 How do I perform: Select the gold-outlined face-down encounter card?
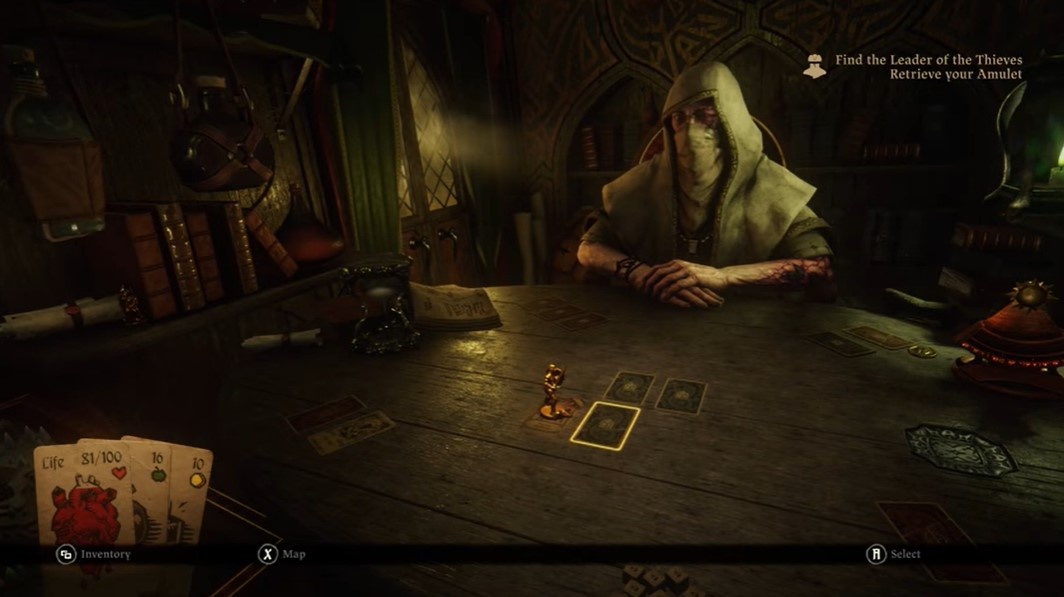605,425
